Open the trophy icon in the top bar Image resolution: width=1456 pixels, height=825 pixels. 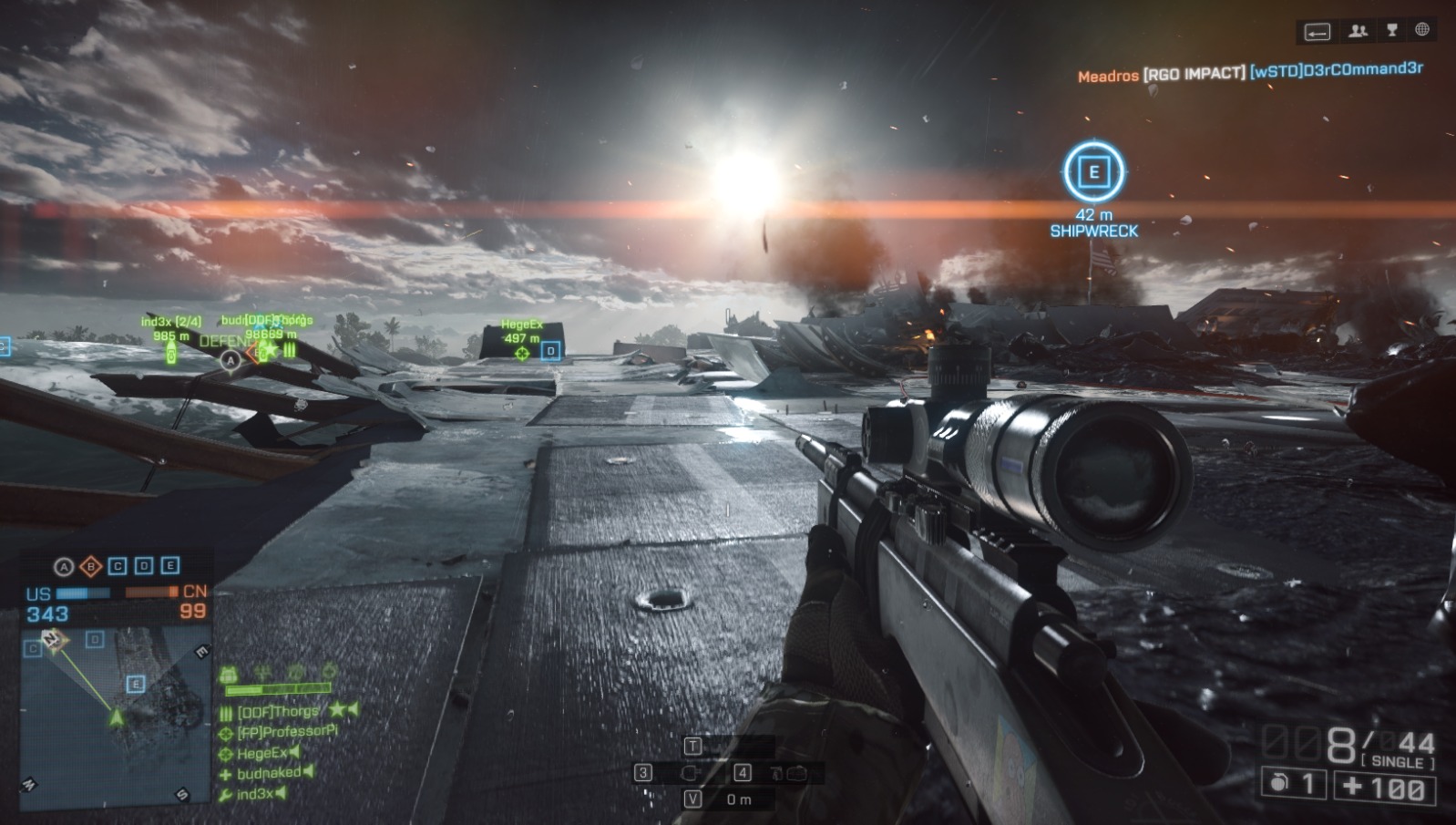tap(1392, 30)
